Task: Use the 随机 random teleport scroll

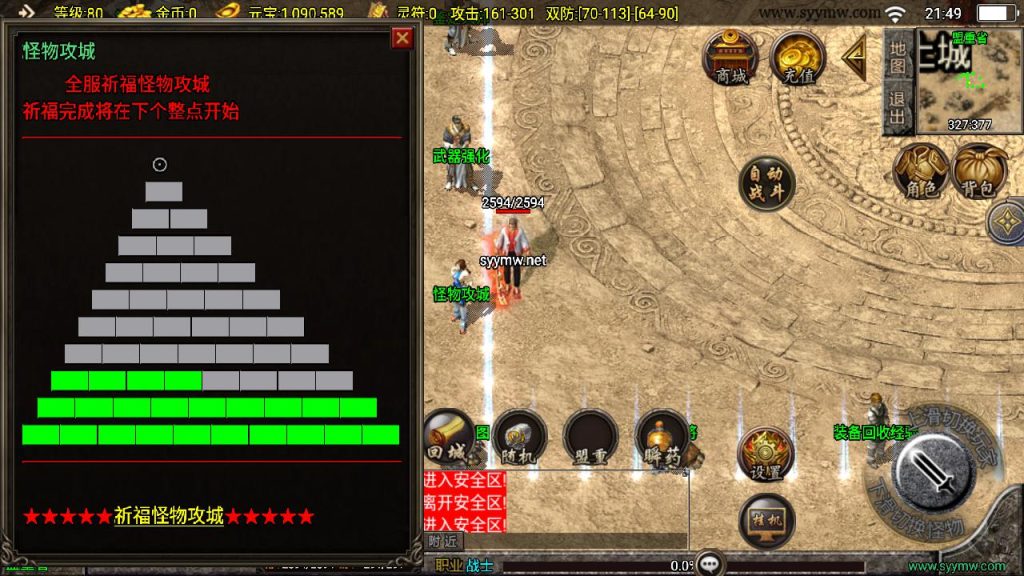Action: 519,437
